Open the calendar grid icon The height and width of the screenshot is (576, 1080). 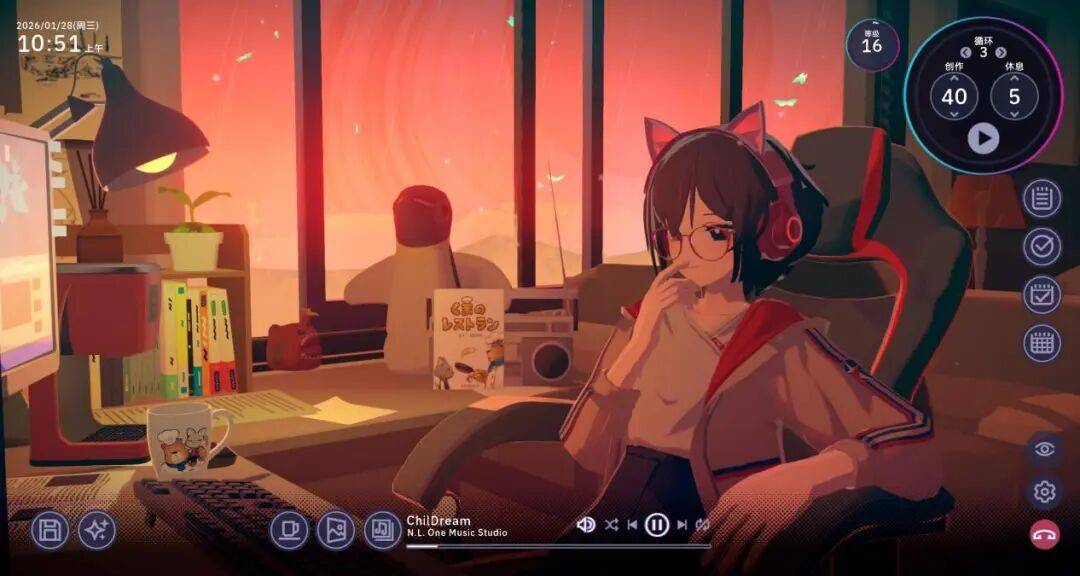[1042, 343]
